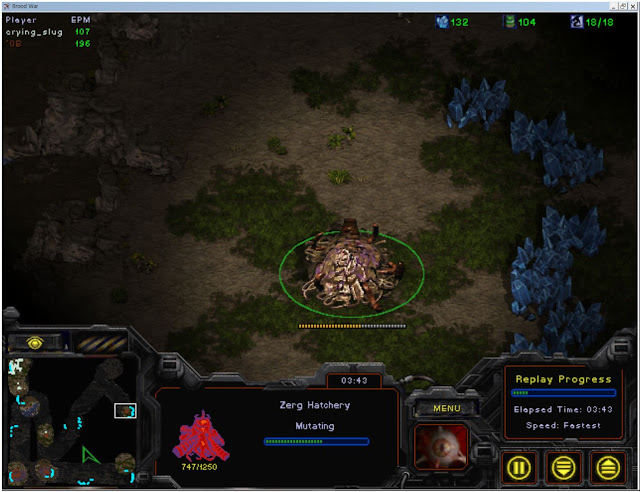Open the game MENU

(440, 408)
